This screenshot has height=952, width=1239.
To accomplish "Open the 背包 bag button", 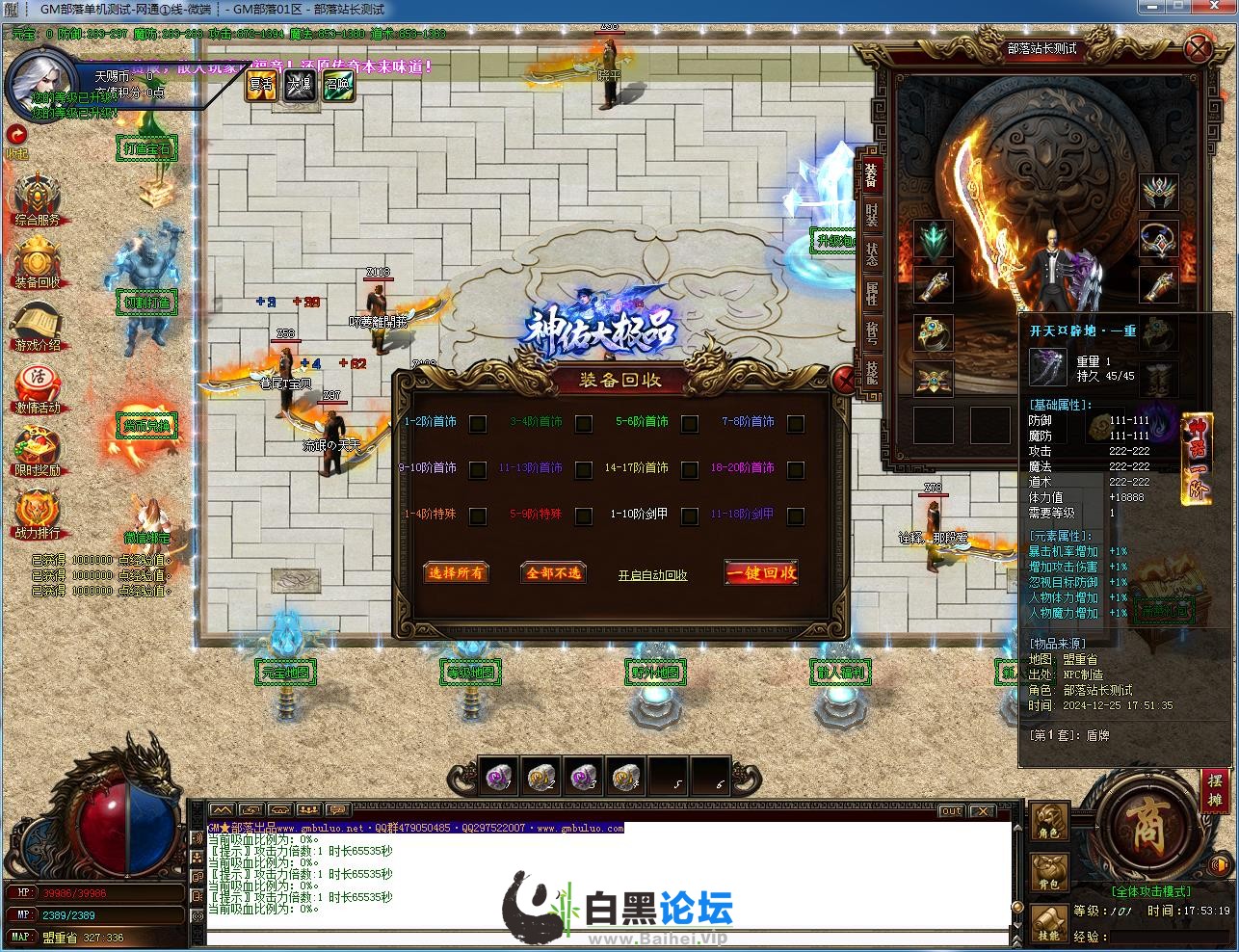I will (x=1049, y=872).
